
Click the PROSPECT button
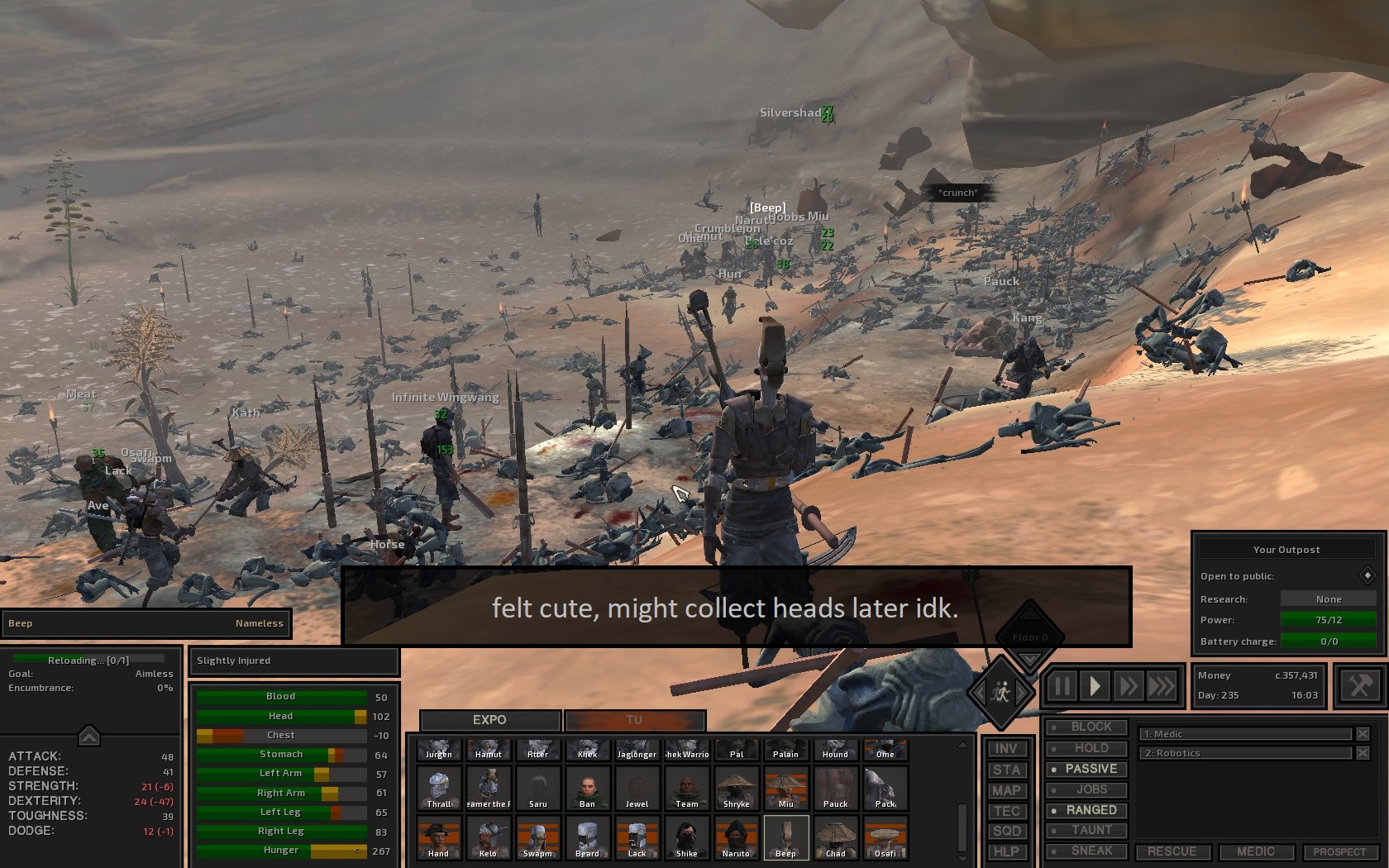(1339, 851)
